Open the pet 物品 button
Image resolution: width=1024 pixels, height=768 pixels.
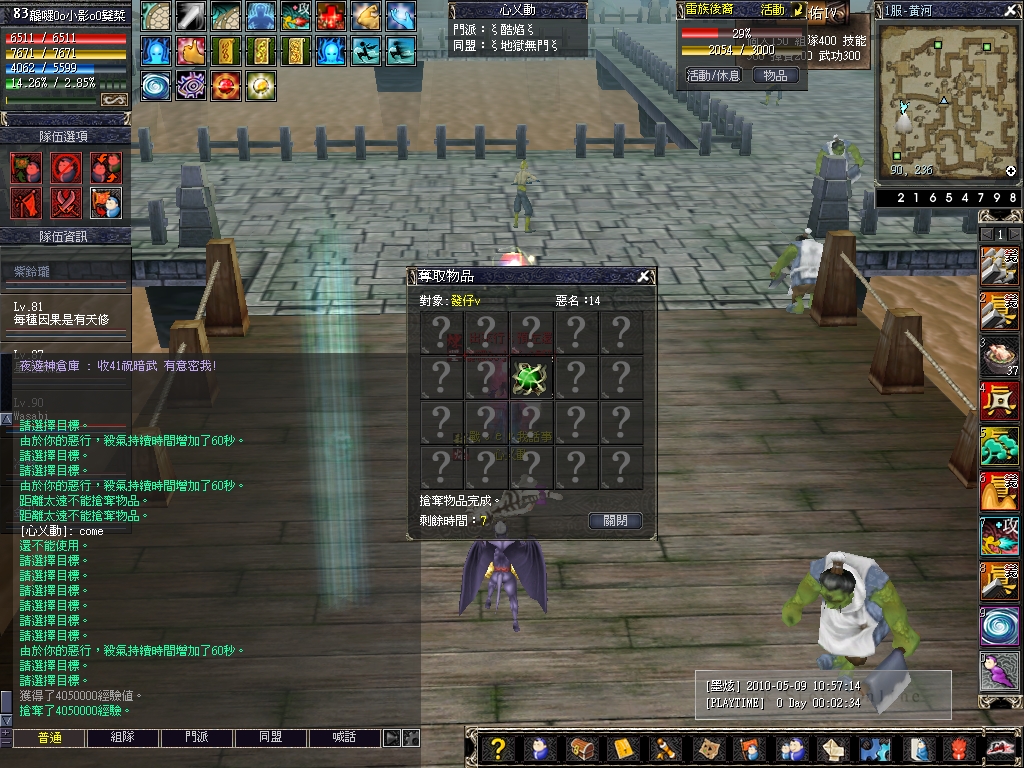[775, 76]
